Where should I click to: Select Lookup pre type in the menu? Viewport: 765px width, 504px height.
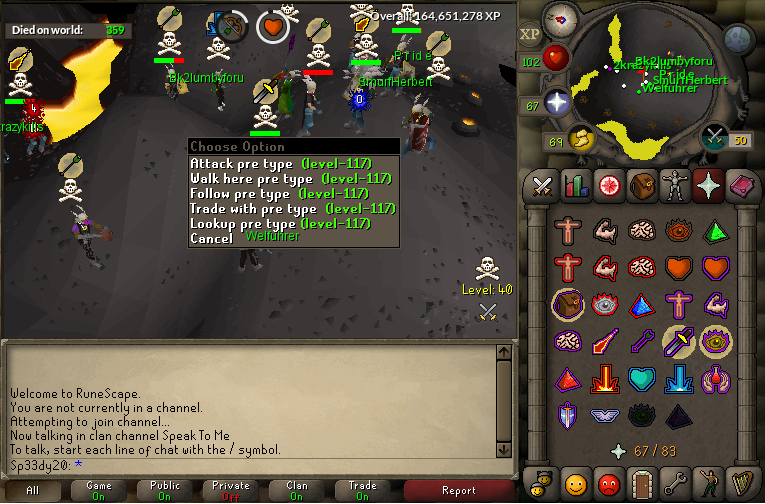280,224
